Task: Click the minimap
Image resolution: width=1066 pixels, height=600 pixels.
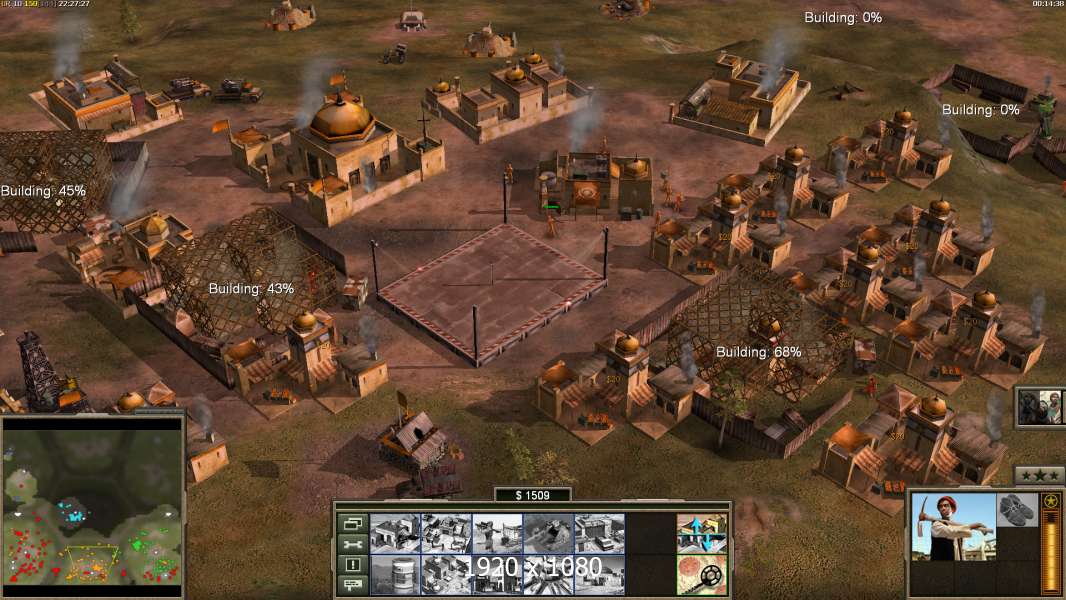Action: pos(92,510)
